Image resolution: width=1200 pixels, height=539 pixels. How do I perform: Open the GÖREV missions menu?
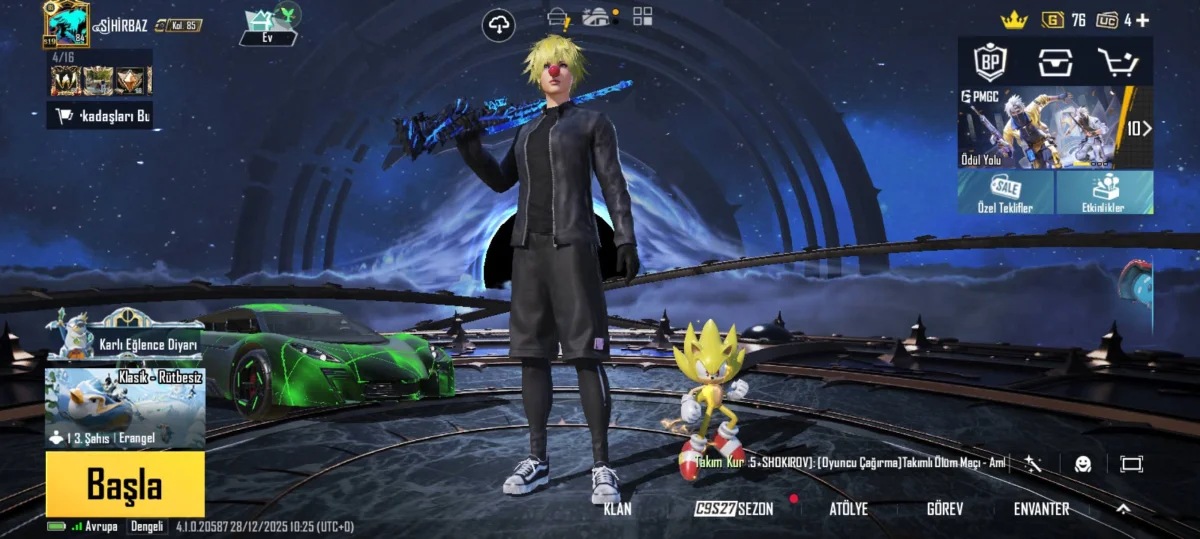[x=944, y=509]
